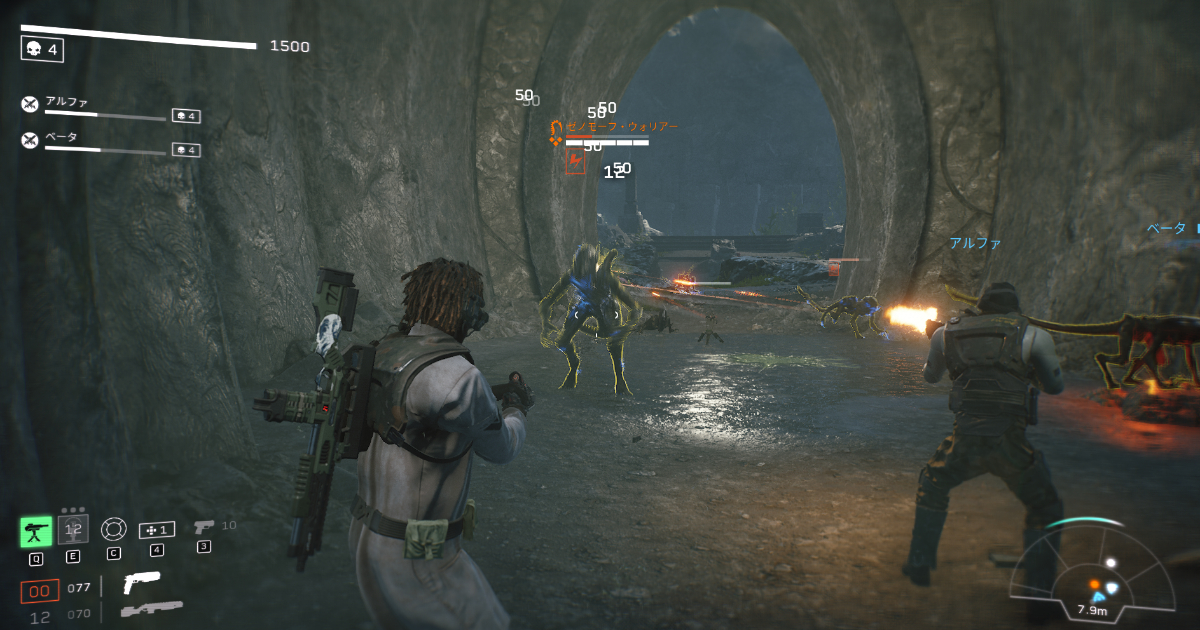Select the sidearm pistol slot with 10 rounds
The width and height of the screenshot is (1200, 630).
204,526
